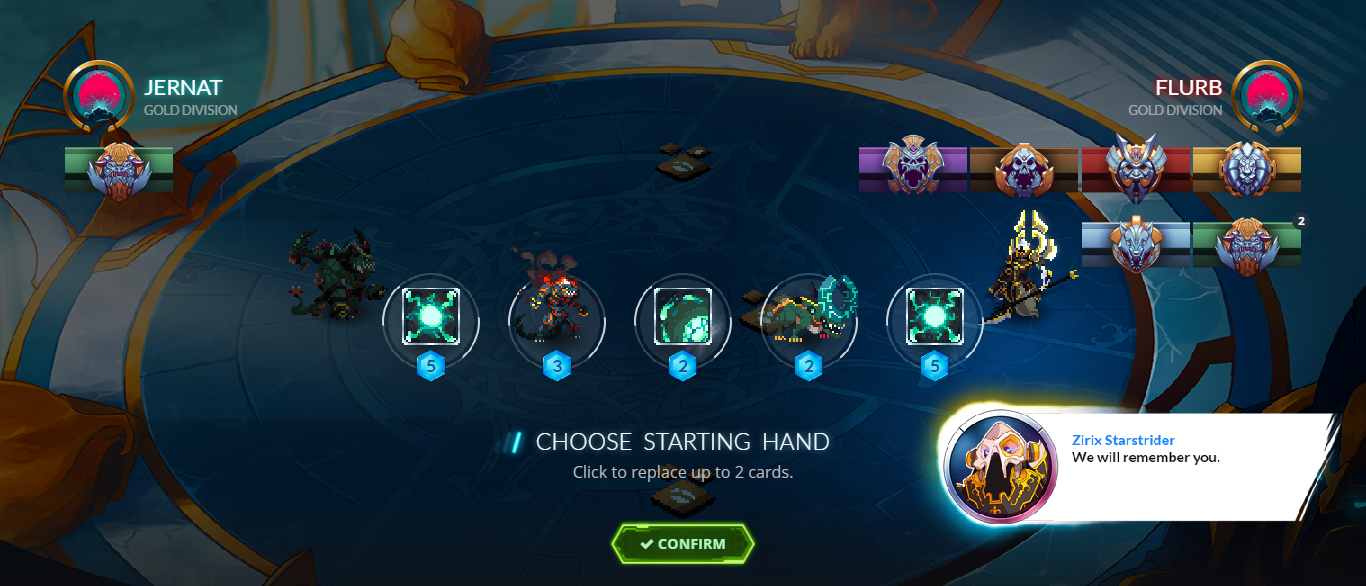The width and height of the screenshot is (1366, 586).
Task: Confirm the starting hand
Action: pos(683,544)
